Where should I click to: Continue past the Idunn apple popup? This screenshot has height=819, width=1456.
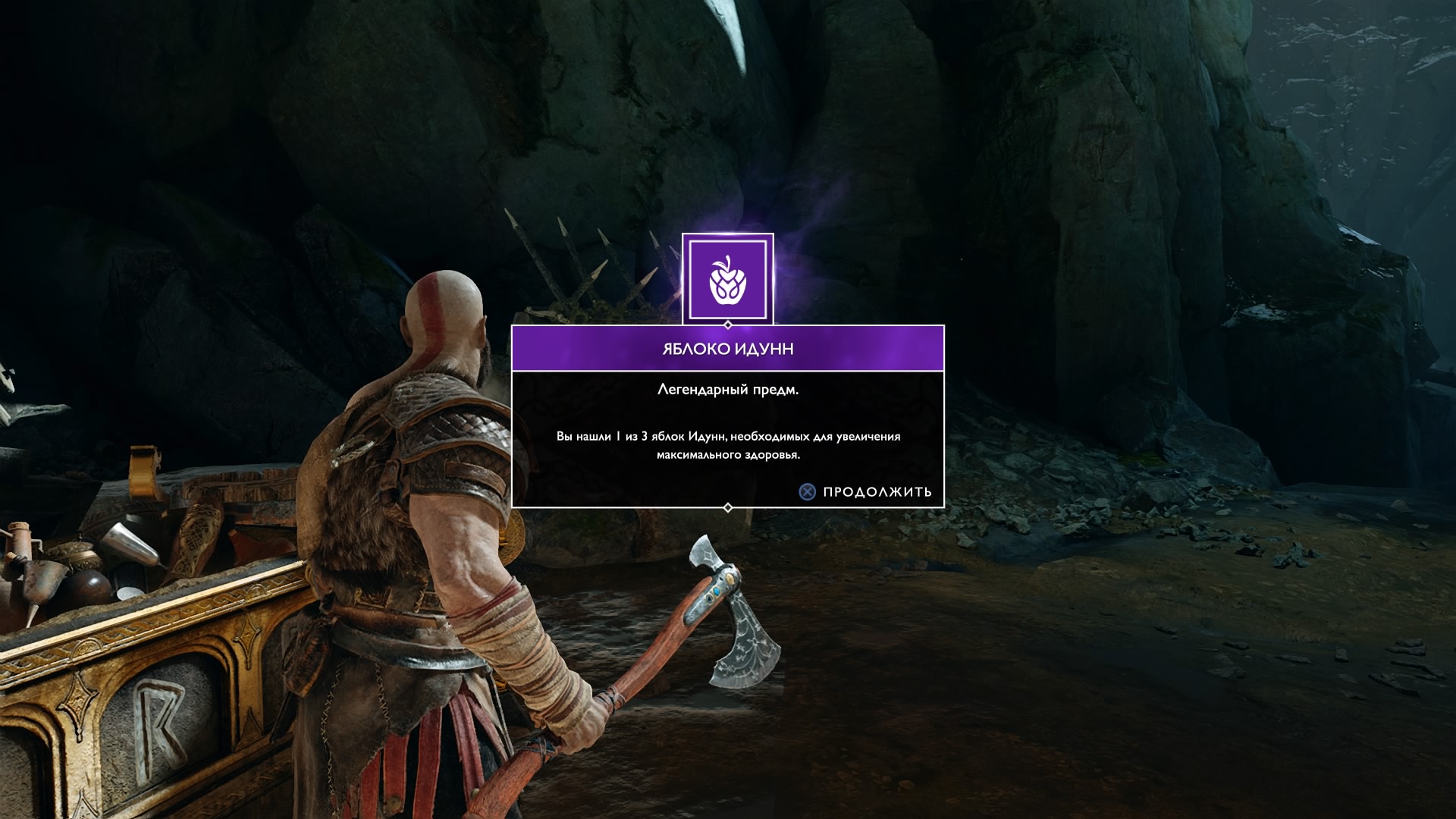(x=866, y=491)
